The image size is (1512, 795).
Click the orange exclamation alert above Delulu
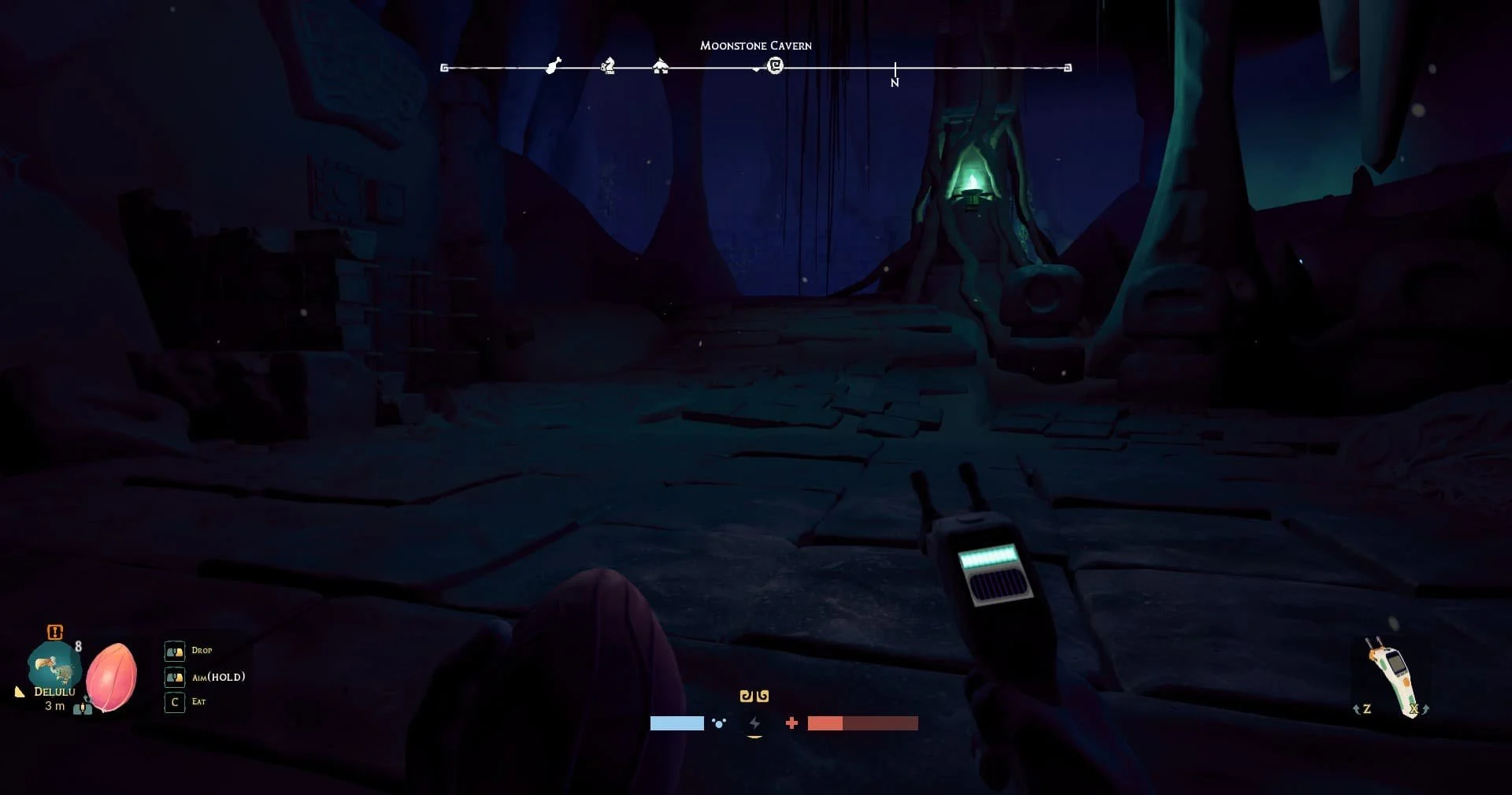[54, 632]
